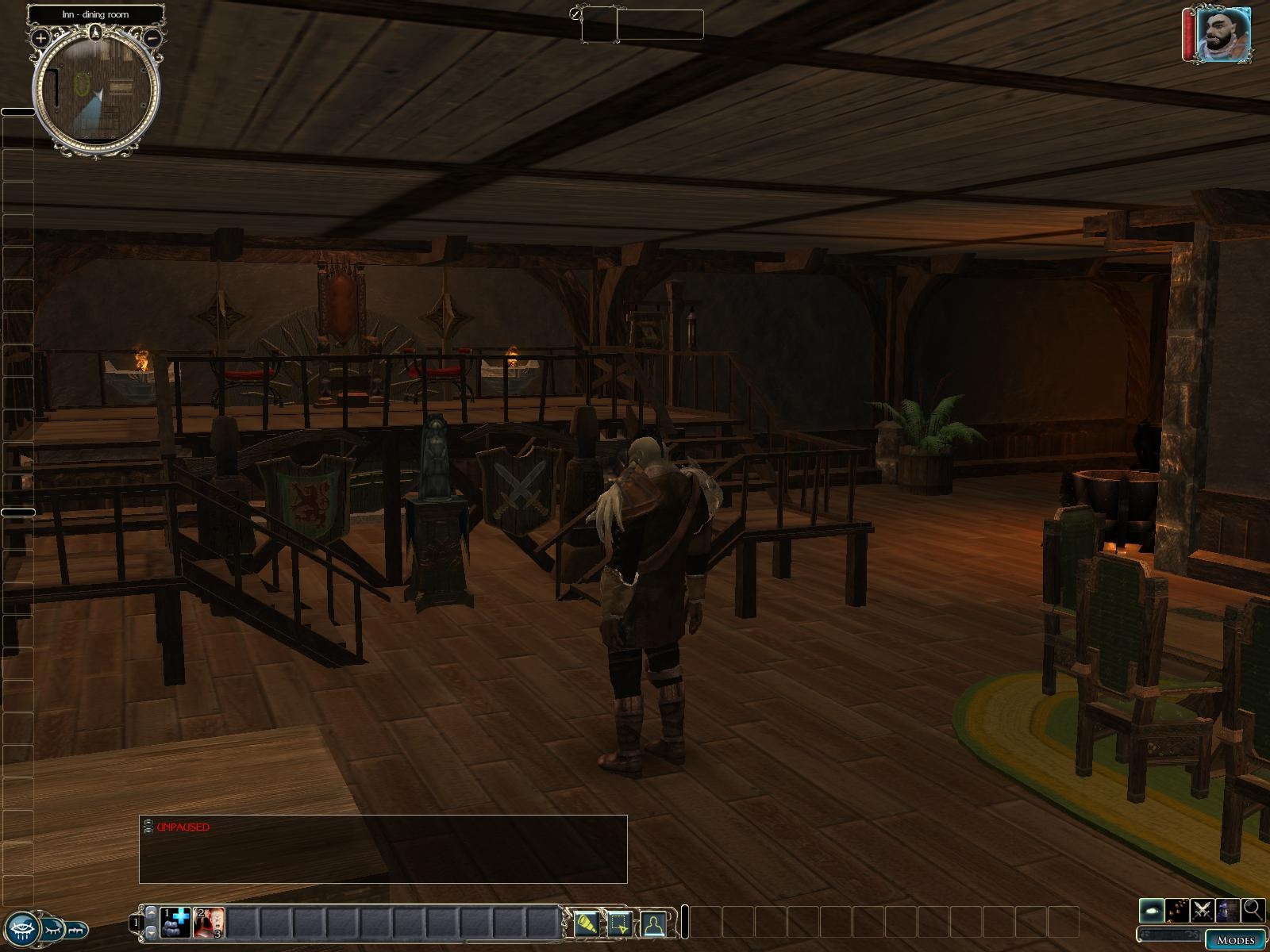Switch to the previous hotbar page with down arrow
Image resolution: width=1270 pixels, height=952 pixels.
(x=151, y=933)
